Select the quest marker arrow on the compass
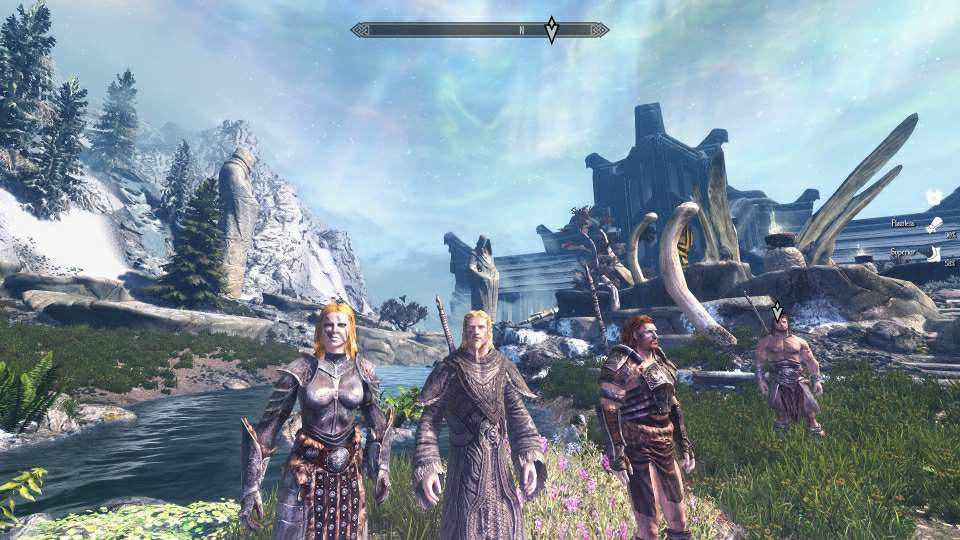 click(x=551, y=30)
